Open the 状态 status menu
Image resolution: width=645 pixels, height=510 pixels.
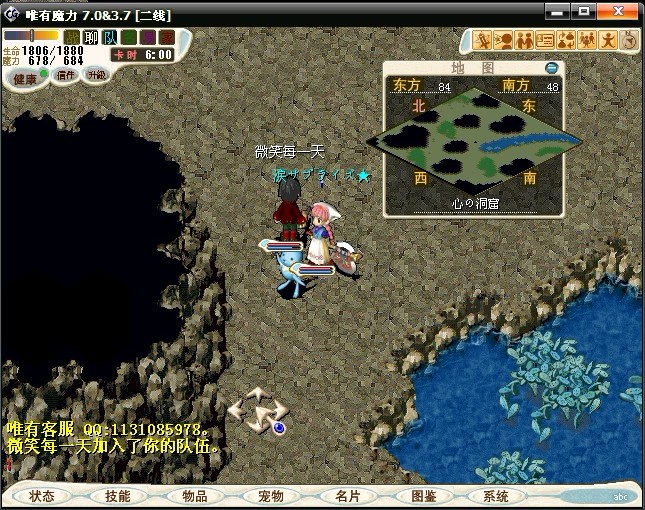[x=42, y=496]
